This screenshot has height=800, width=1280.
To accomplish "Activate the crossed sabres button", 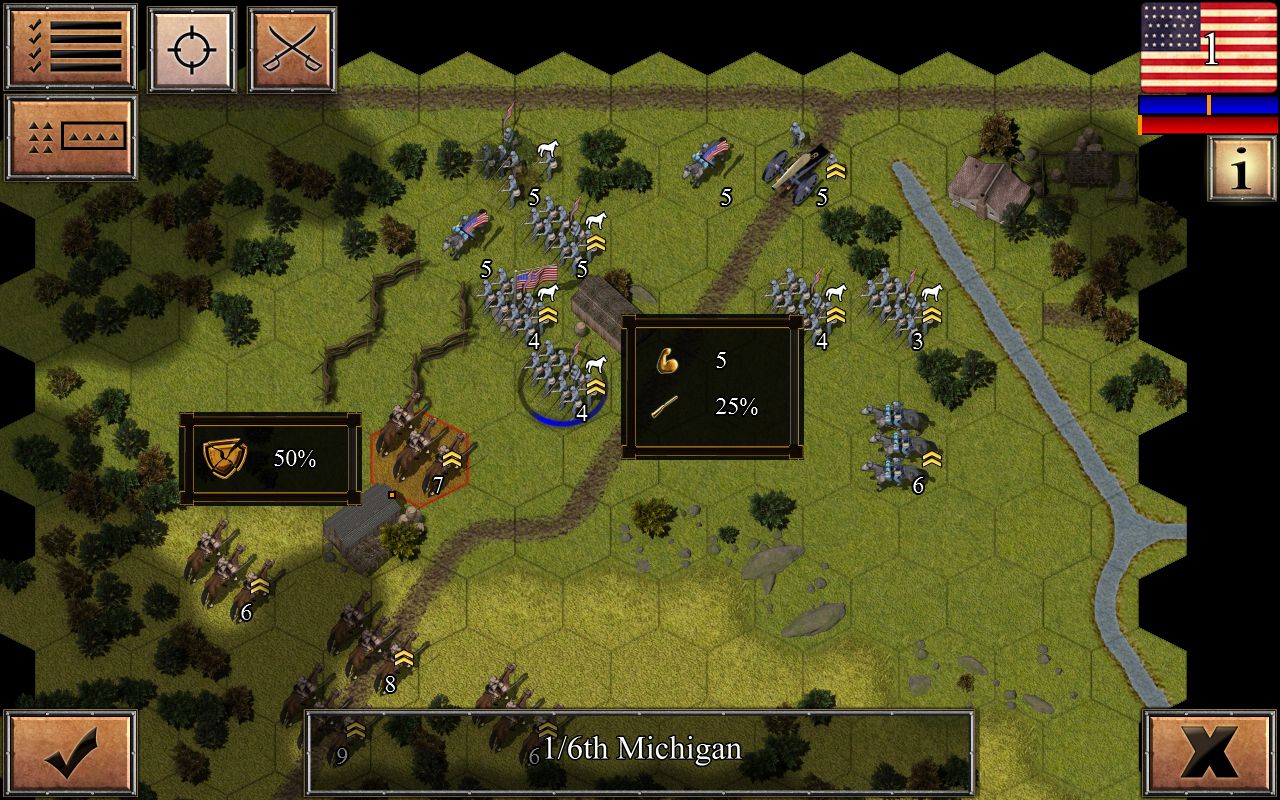I will [291, 50].
